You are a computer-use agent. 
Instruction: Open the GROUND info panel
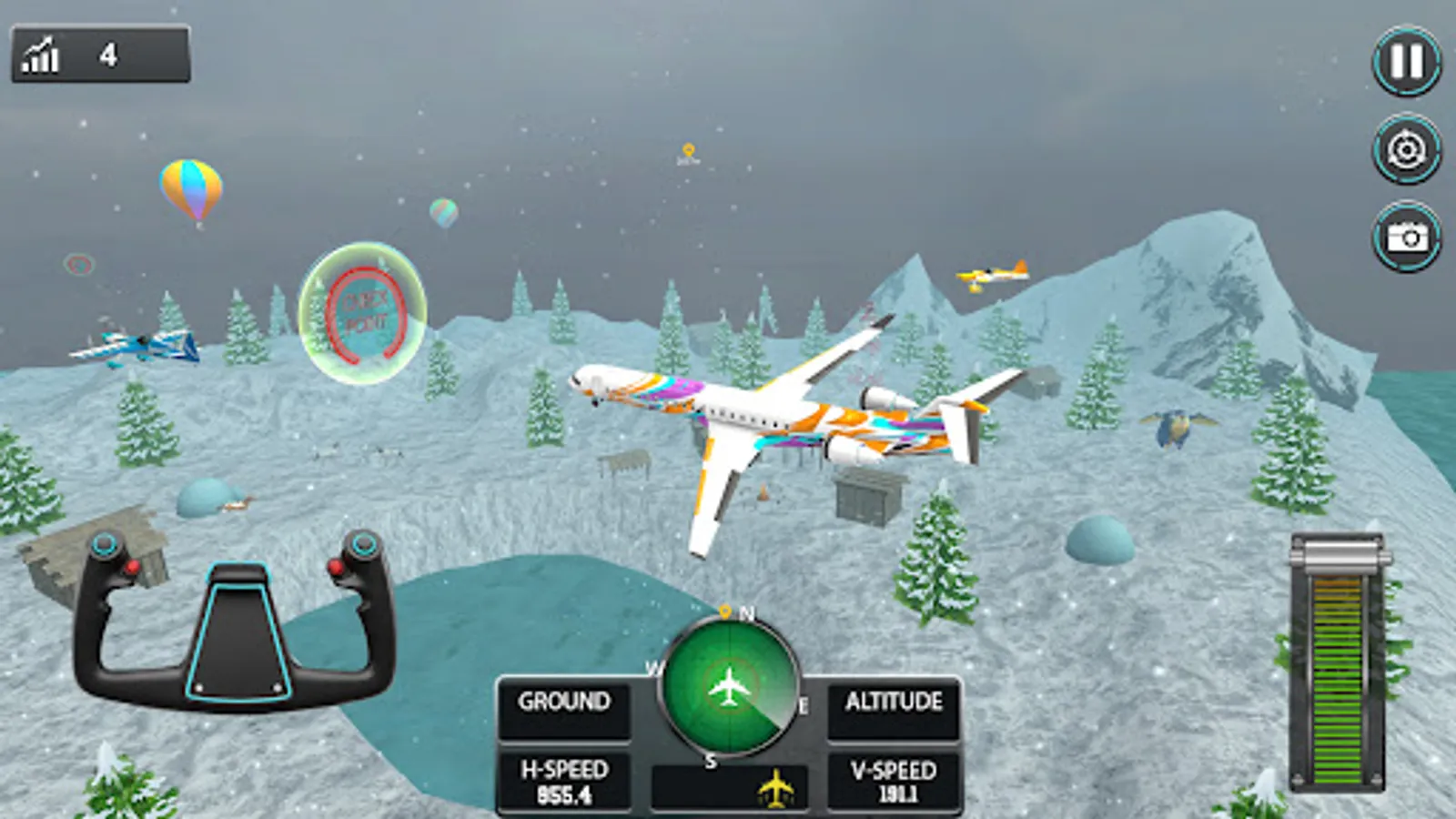tap(563, 701)
